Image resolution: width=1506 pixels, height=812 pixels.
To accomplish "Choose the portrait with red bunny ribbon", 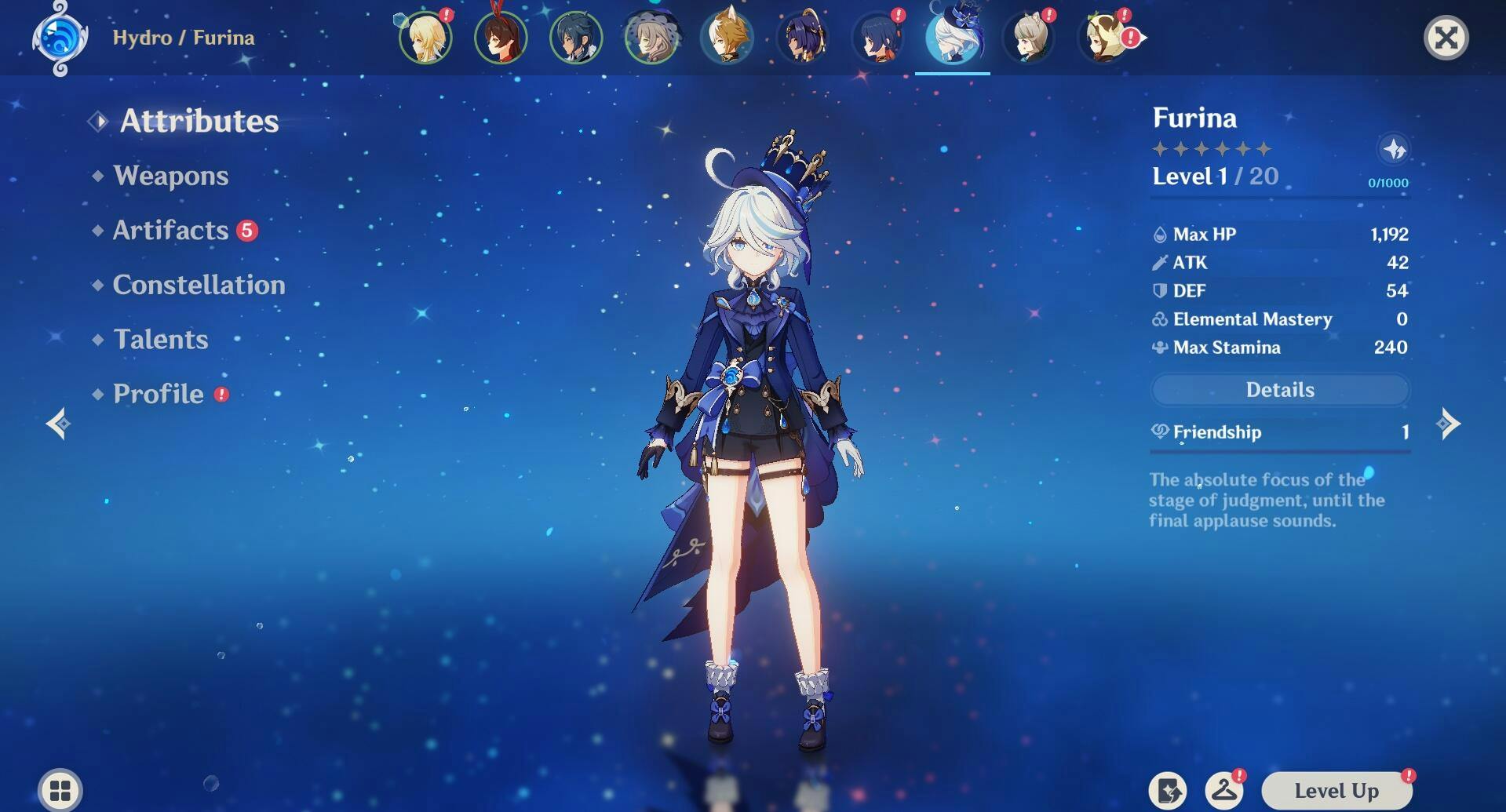I will pyautogui.click(x=501, y=38).
